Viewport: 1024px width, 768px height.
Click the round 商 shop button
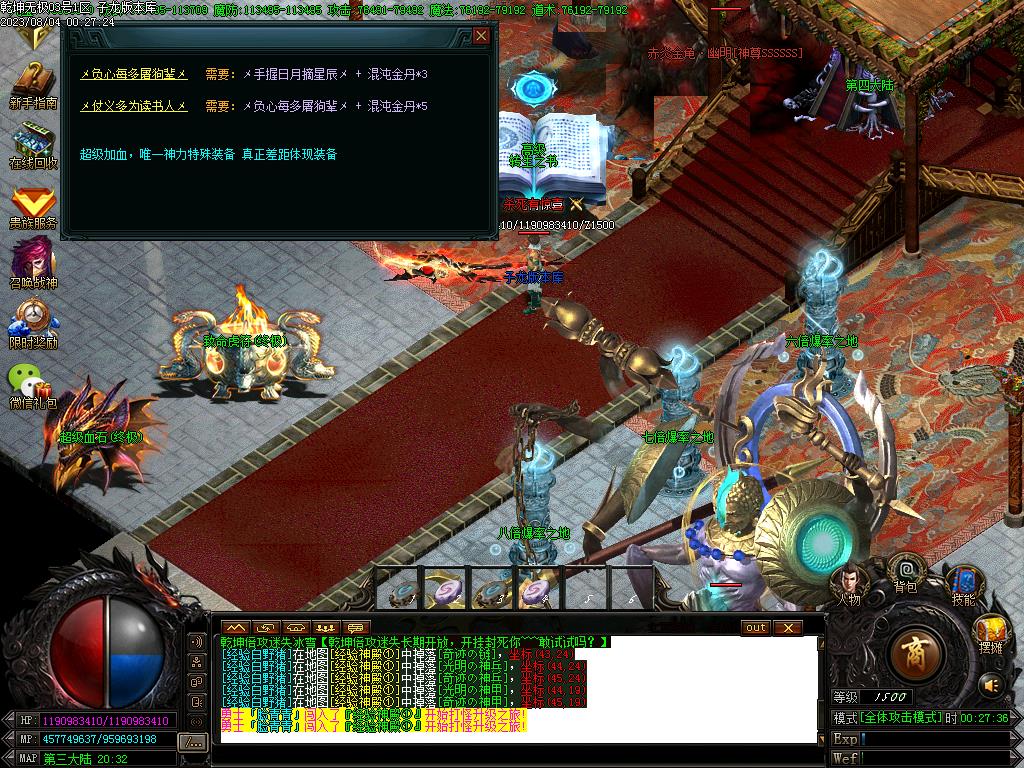click(x=913, y=655)
